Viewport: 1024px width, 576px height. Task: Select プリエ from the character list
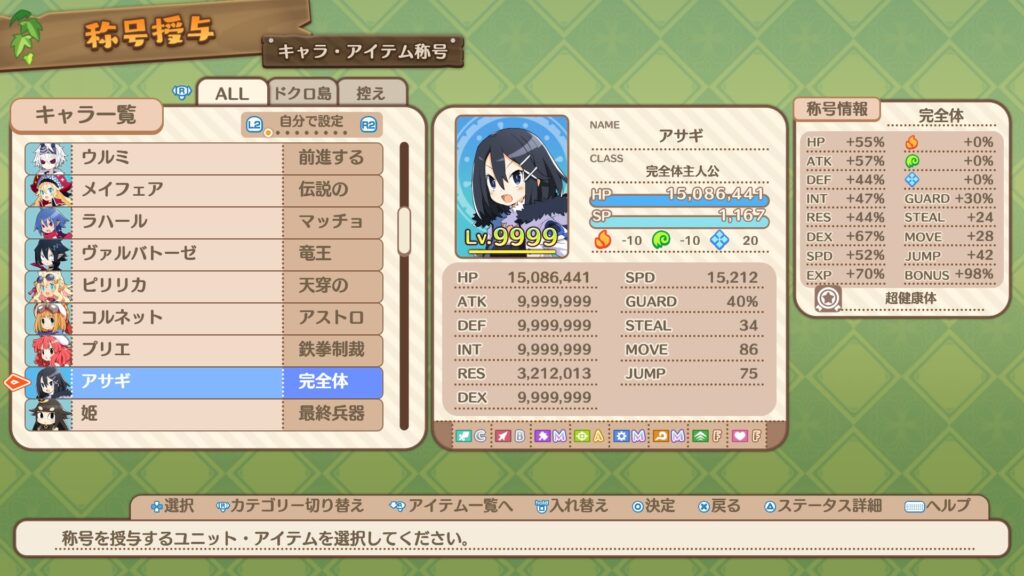pyautogui.click(x=204, y=349)
